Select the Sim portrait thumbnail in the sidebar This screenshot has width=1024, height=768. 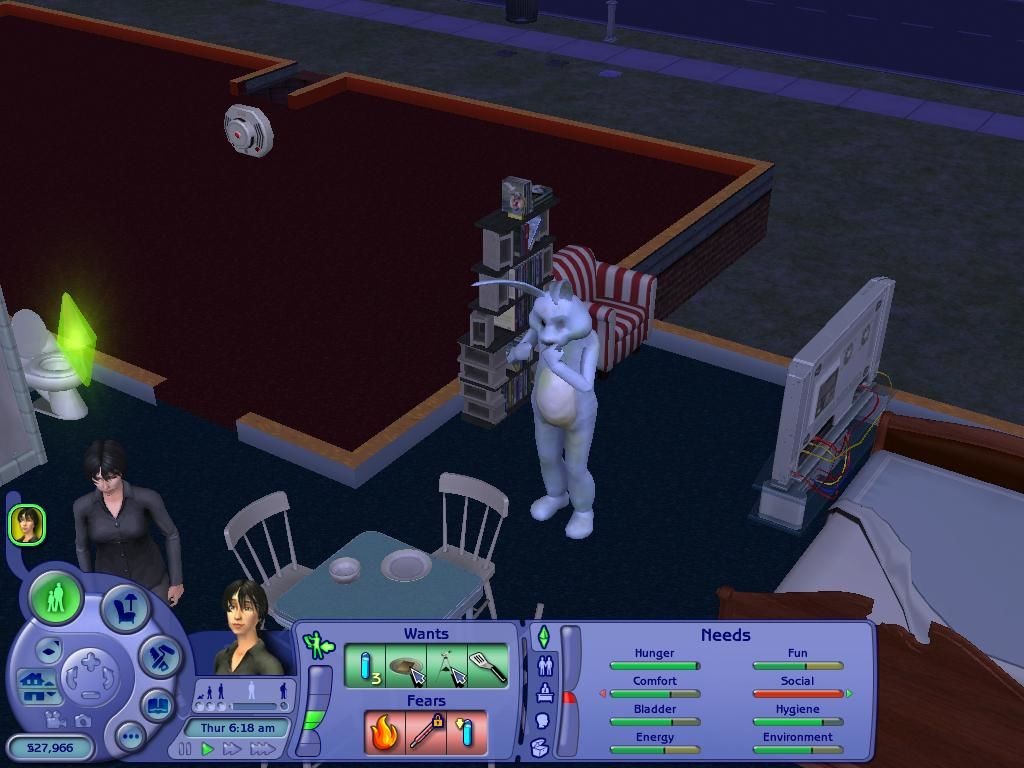[x=27, y=524]
